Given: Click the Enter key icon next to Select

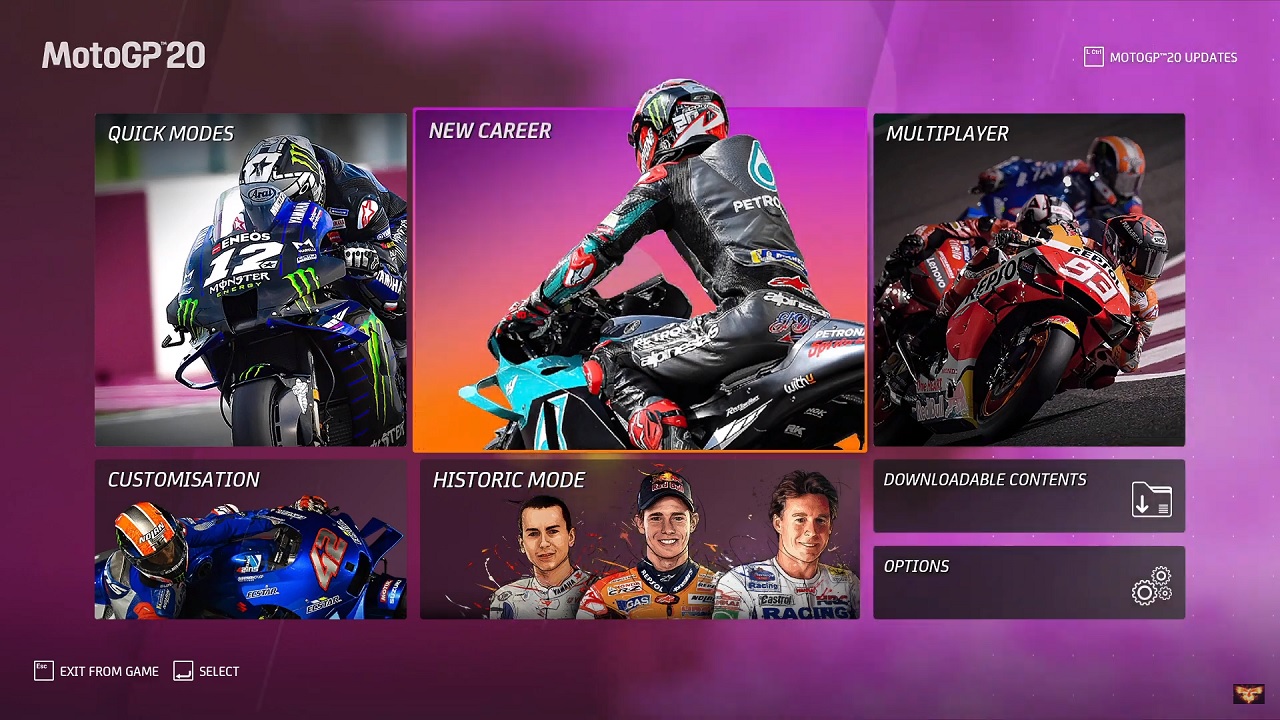Looking at the screenshot, I should pos(182,671).
